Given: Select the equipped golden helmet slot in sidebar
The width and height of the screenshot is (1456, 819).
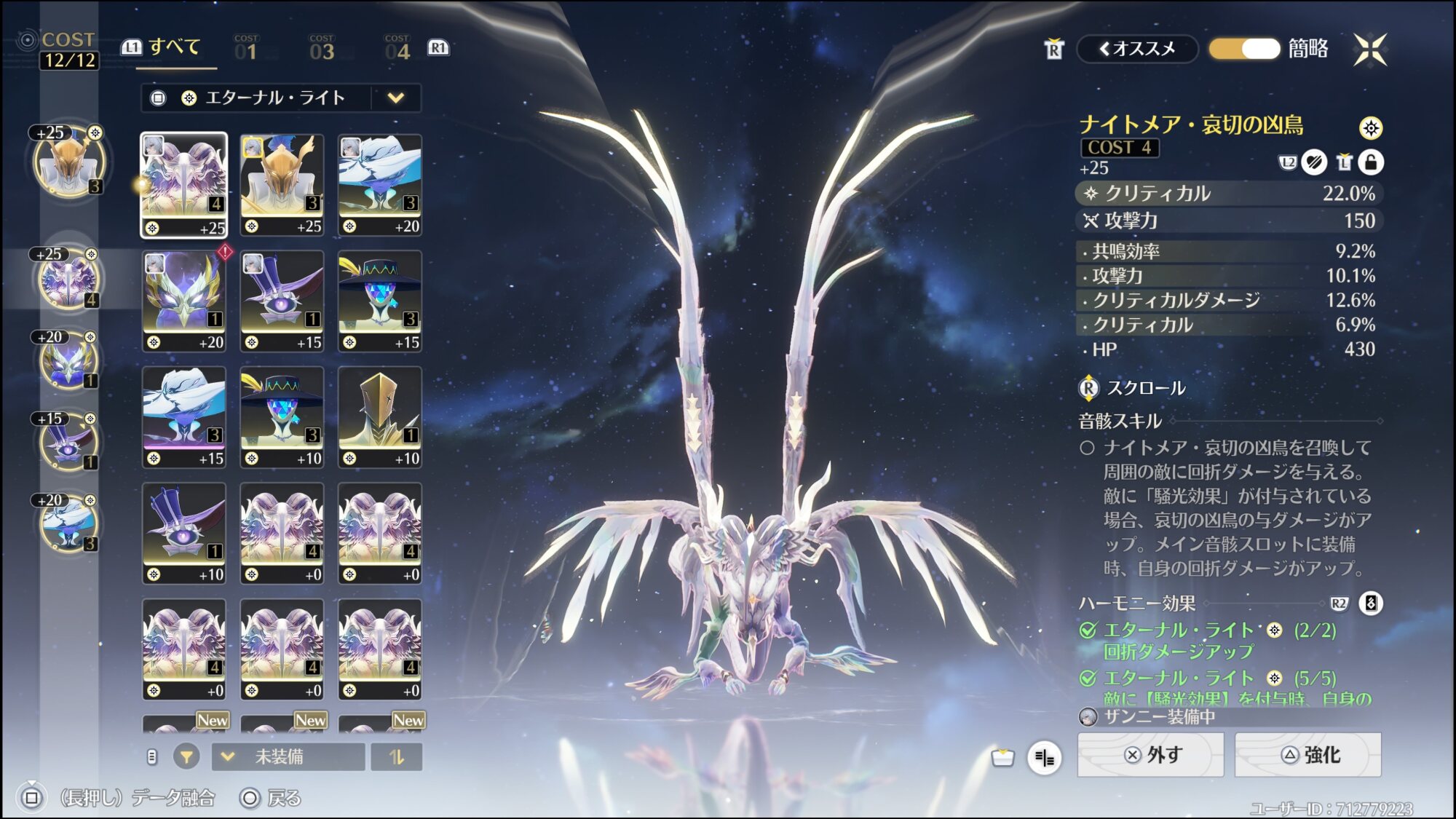Looking at the screenshot, I should point(68,162).
